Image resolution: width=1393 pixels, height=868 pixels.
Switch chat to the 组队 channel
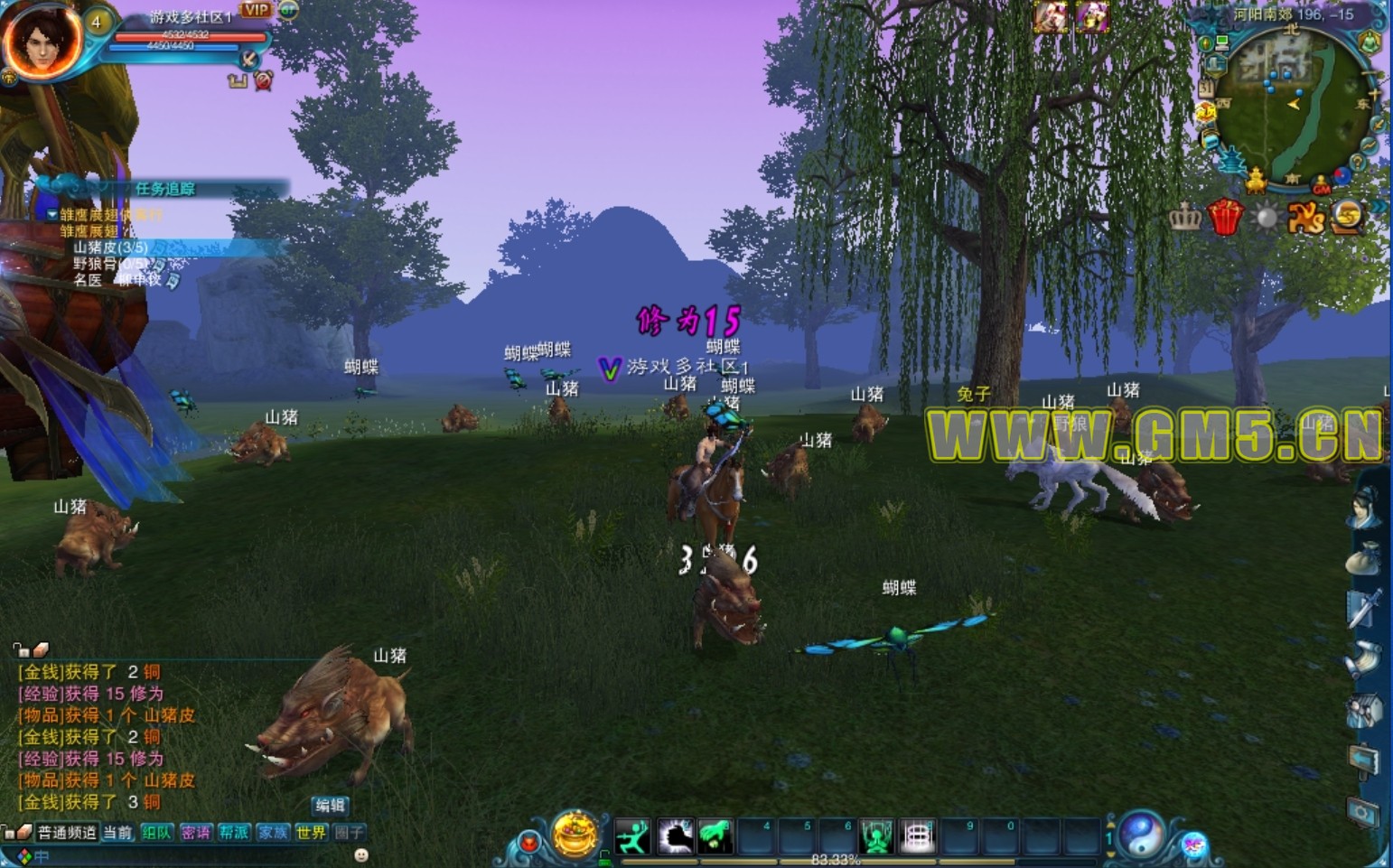tap(156, 832)
